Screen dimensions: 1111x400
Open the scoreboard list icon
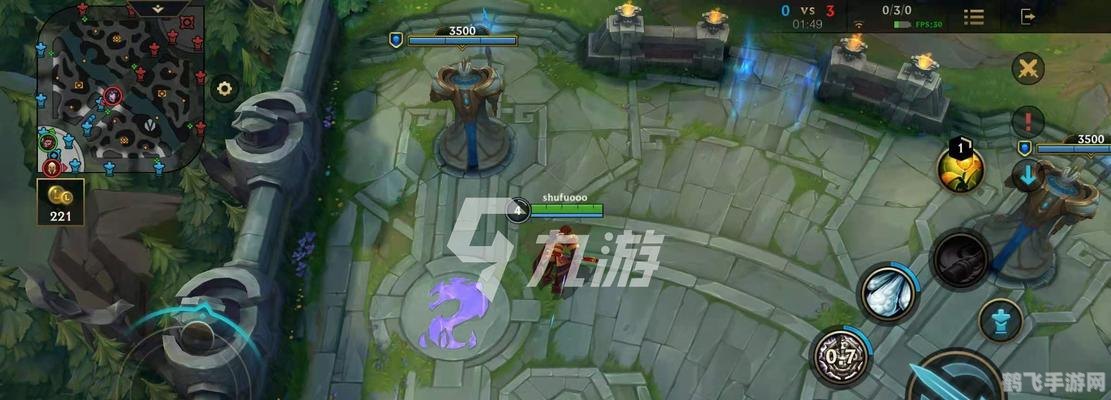973,17
